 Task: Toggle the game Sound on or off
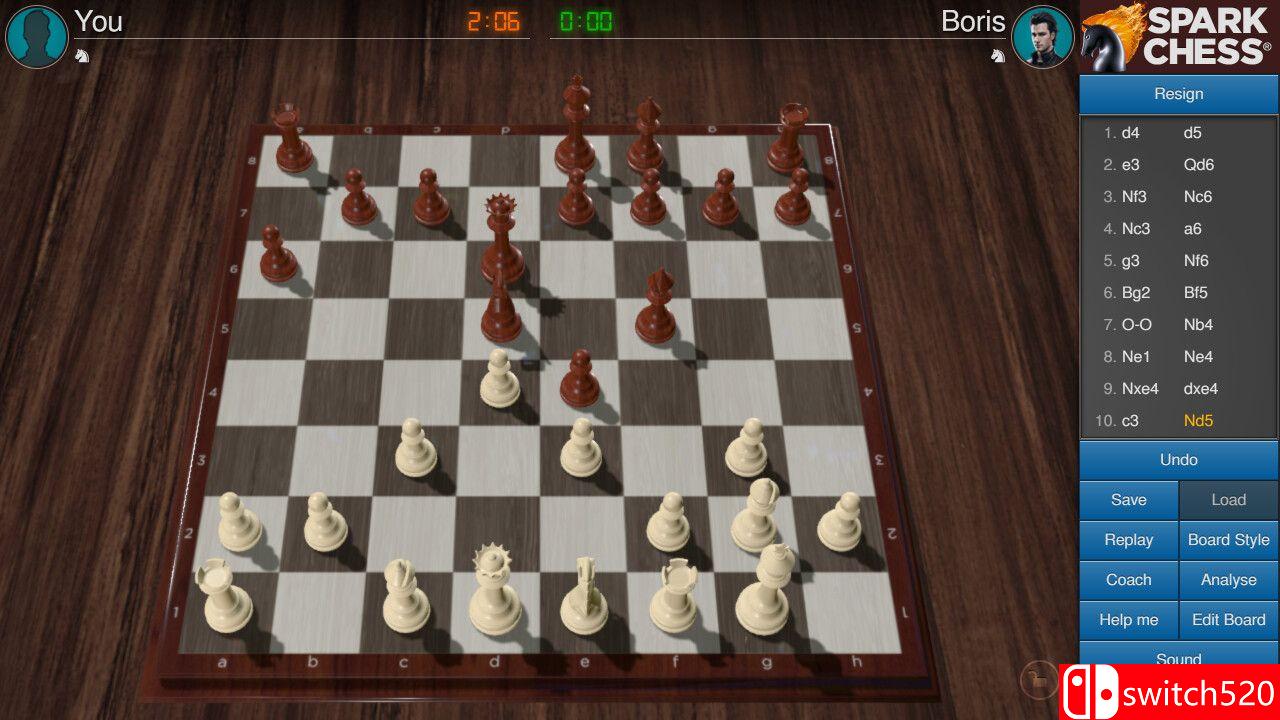[1178, 659]
